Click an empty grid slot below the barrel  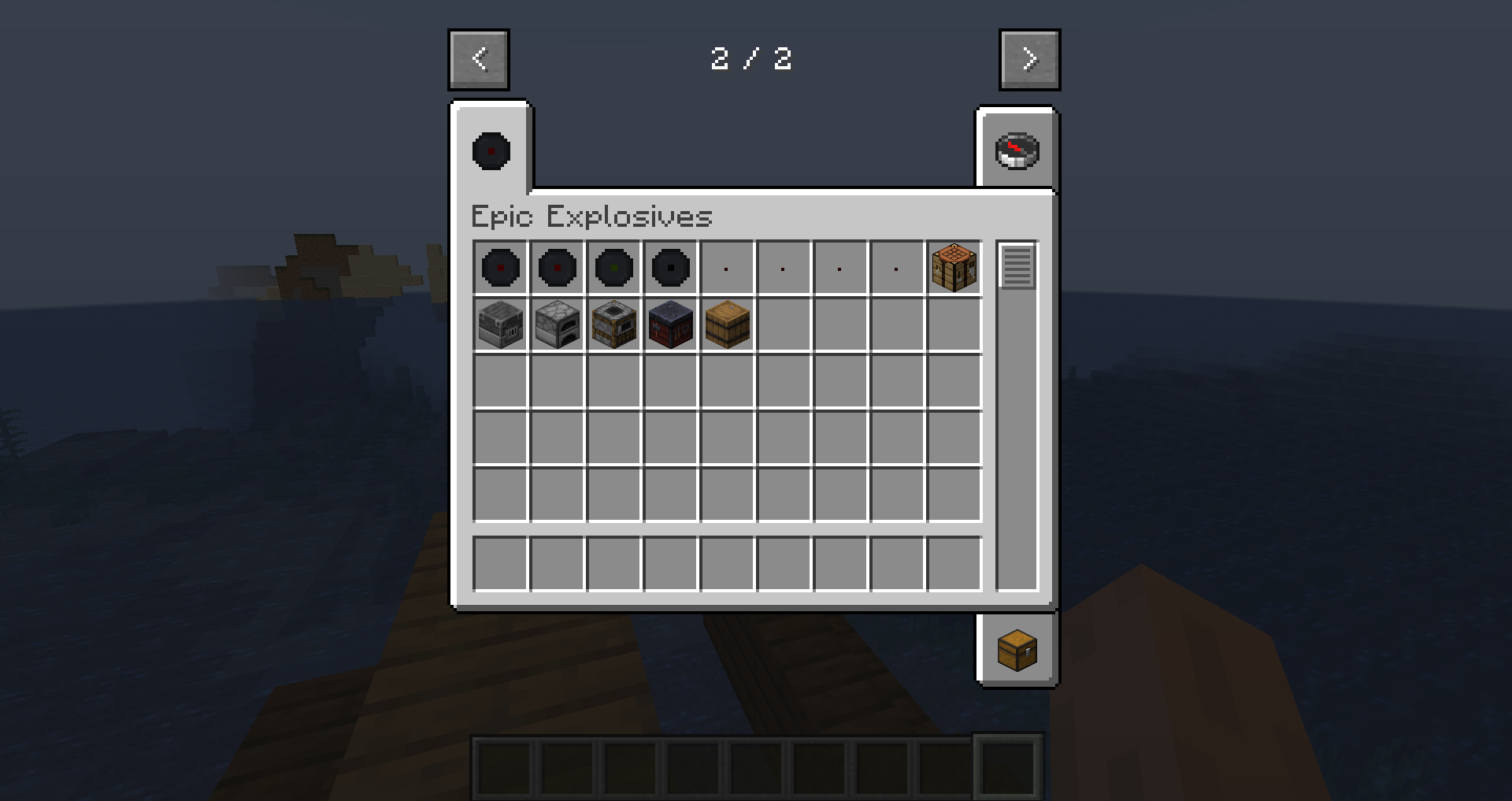pyautogui.click(x=727, y=382)
